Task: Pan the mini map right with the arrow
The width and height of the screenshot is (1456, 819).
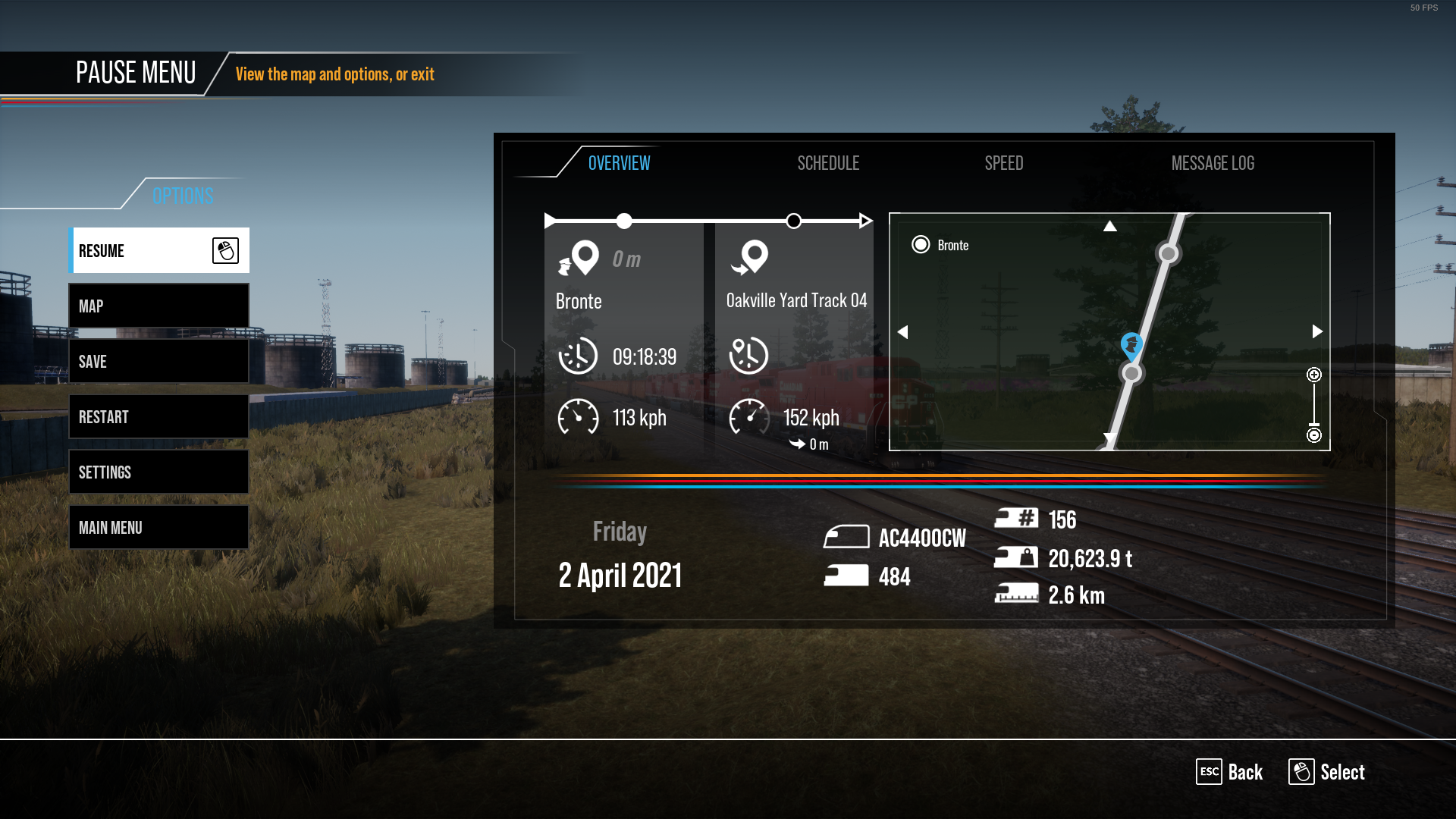Action: coord(1317,331)
